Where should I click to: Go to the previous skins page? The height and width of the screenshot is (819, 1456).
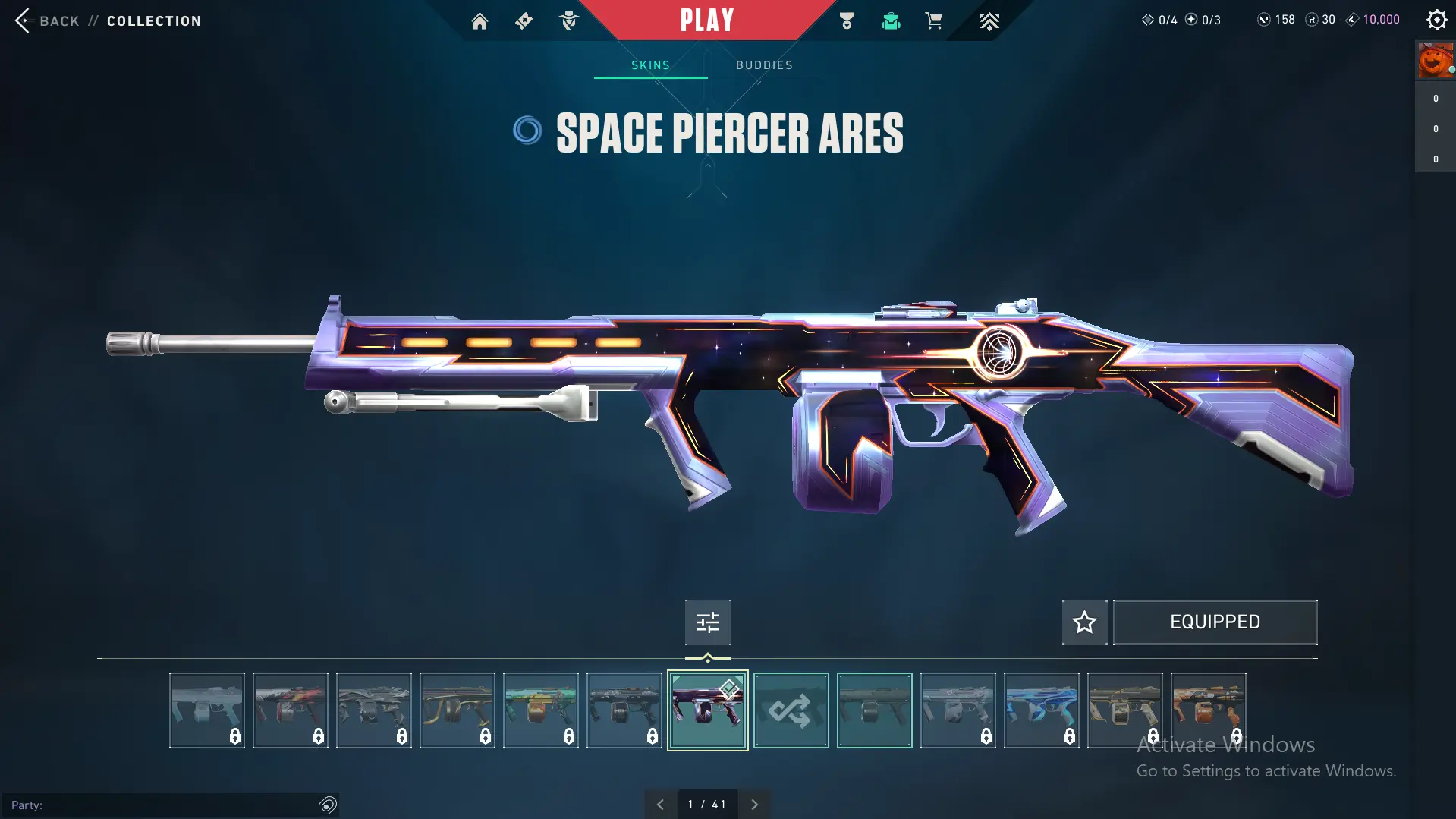[660, 805]
